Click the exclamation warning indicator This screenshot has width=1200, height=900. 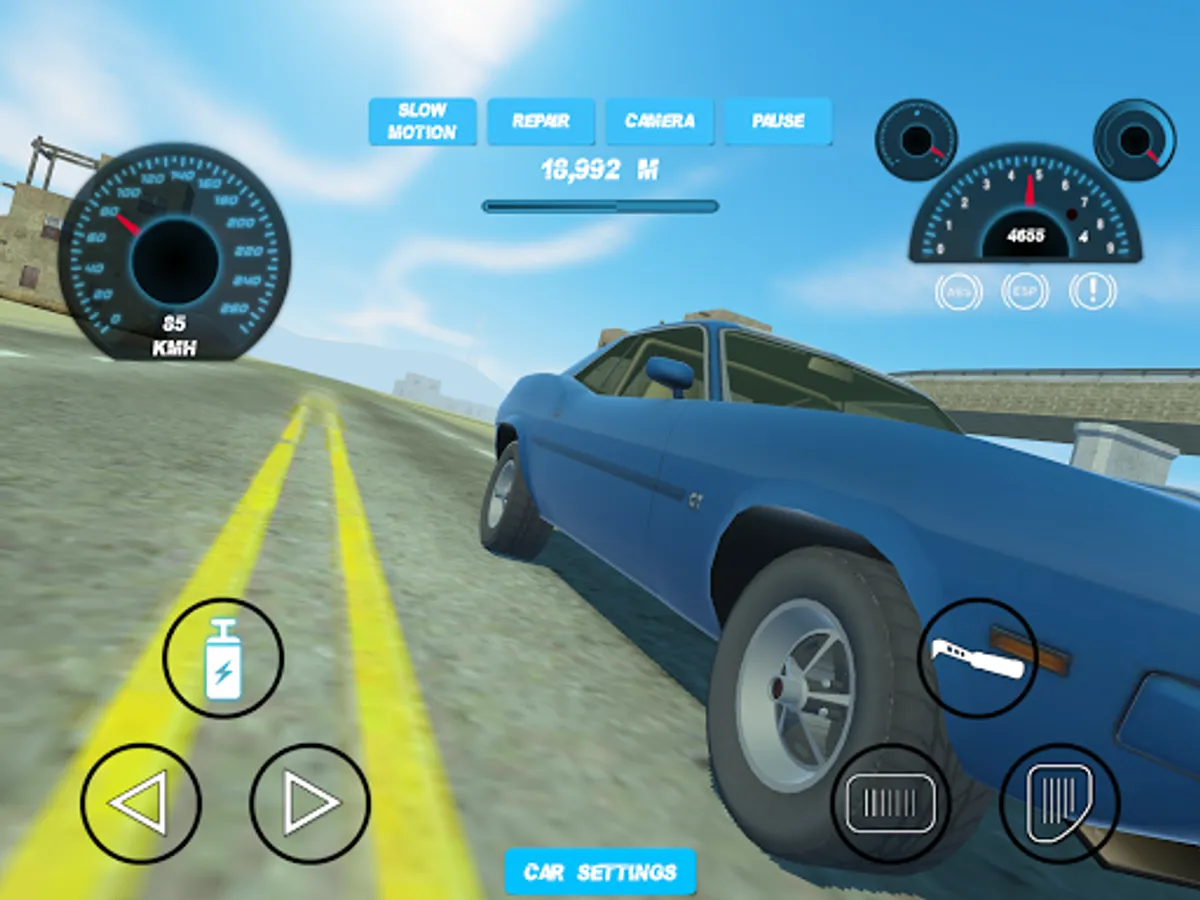(1093, 291)
